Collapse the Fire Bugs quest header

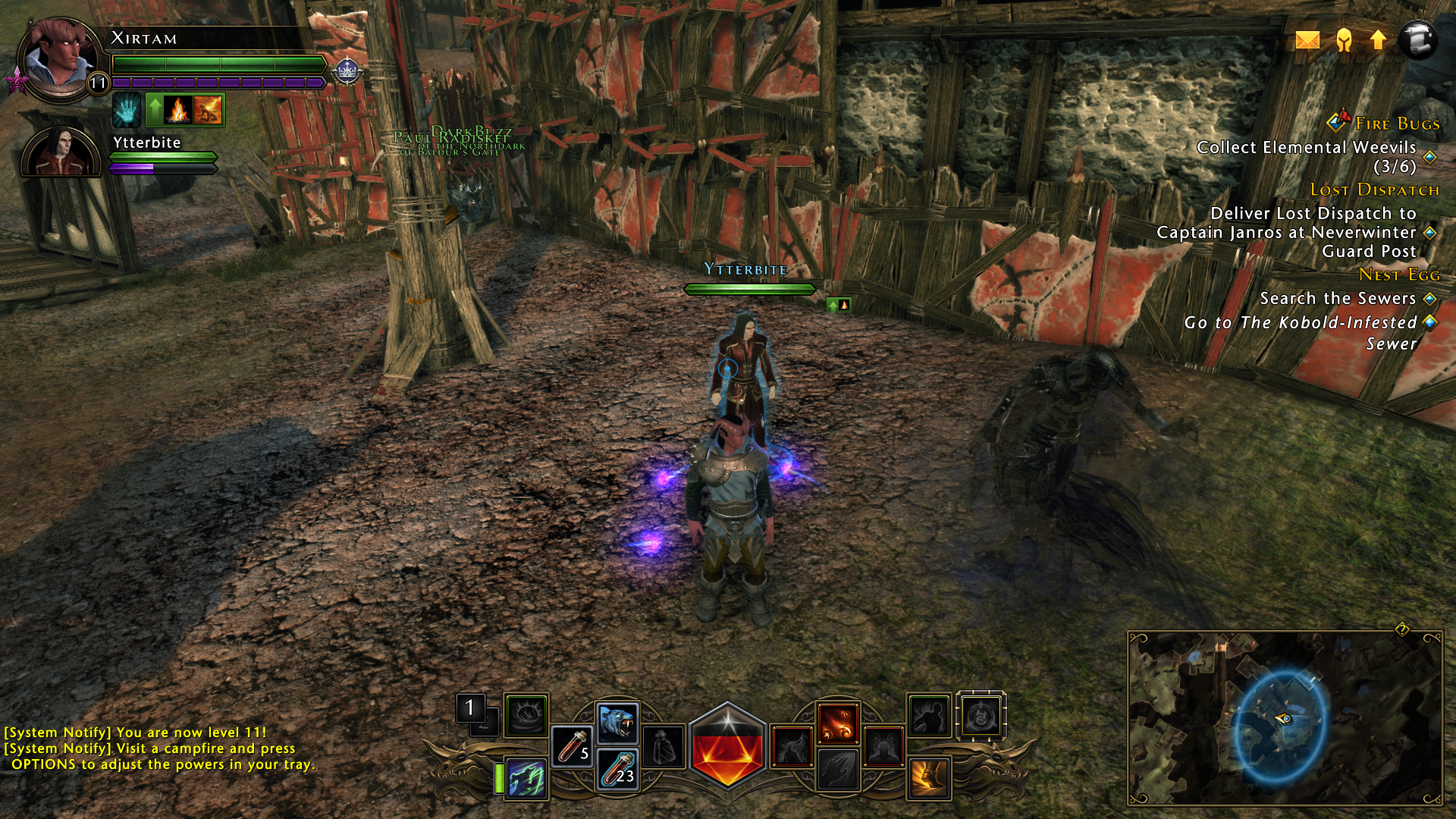click(x=1396, y=121)
